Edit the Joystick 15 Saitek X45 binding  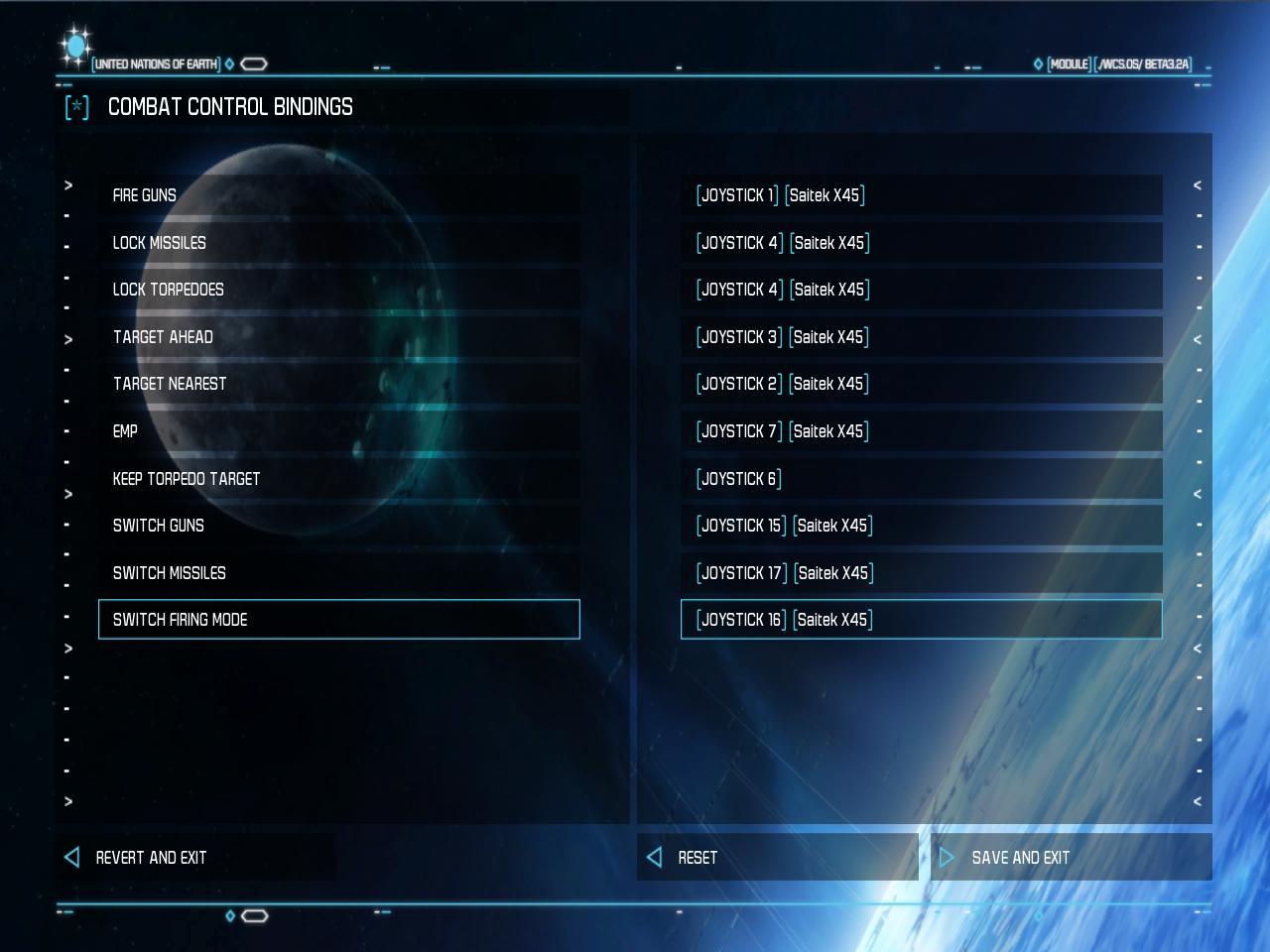pos(921,526)
